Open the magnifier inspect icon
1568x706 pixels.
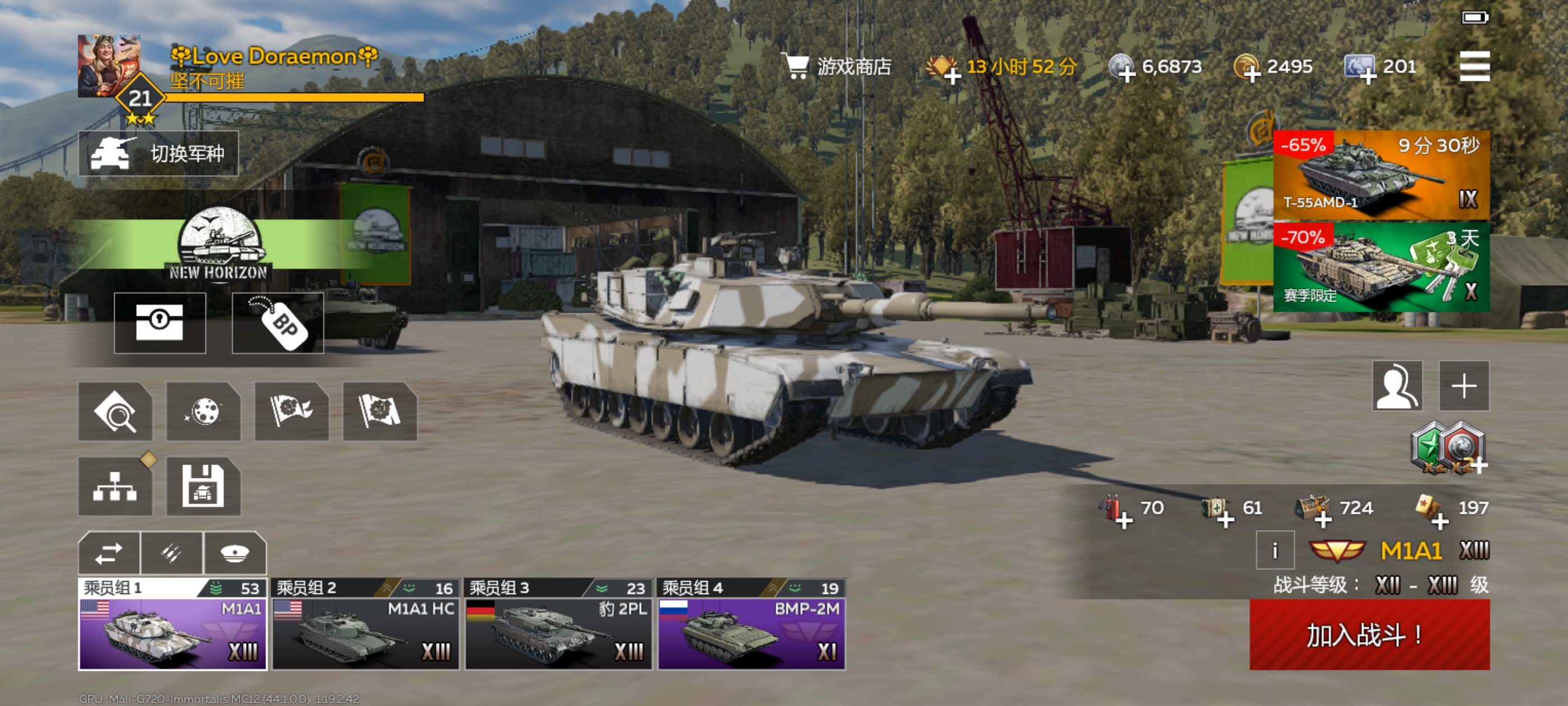[x=115, y=412]
